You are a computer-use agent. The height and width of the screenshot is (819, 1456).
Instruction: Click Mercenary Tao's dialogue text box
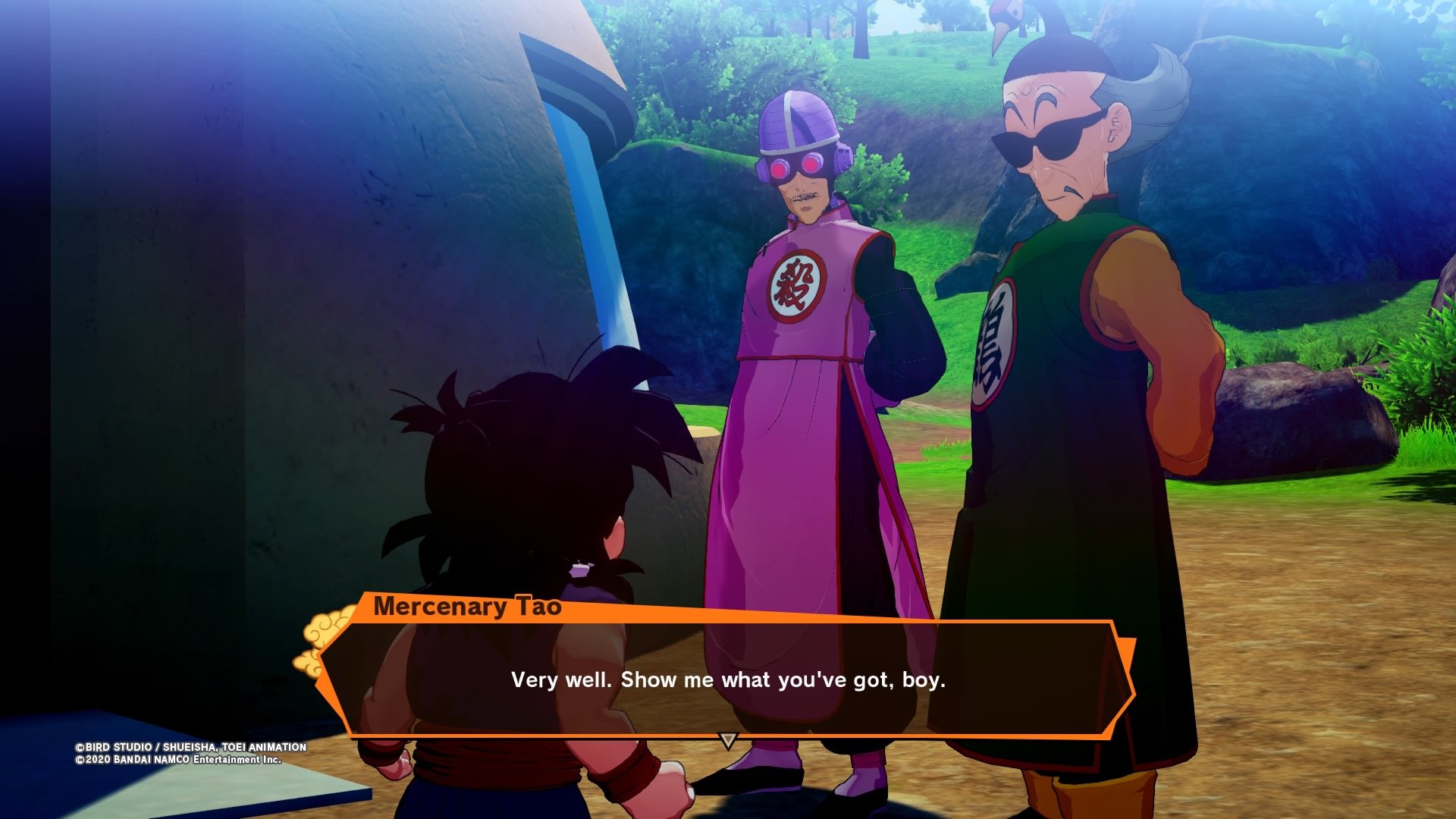pyautogui.click(x=728, y=679)
